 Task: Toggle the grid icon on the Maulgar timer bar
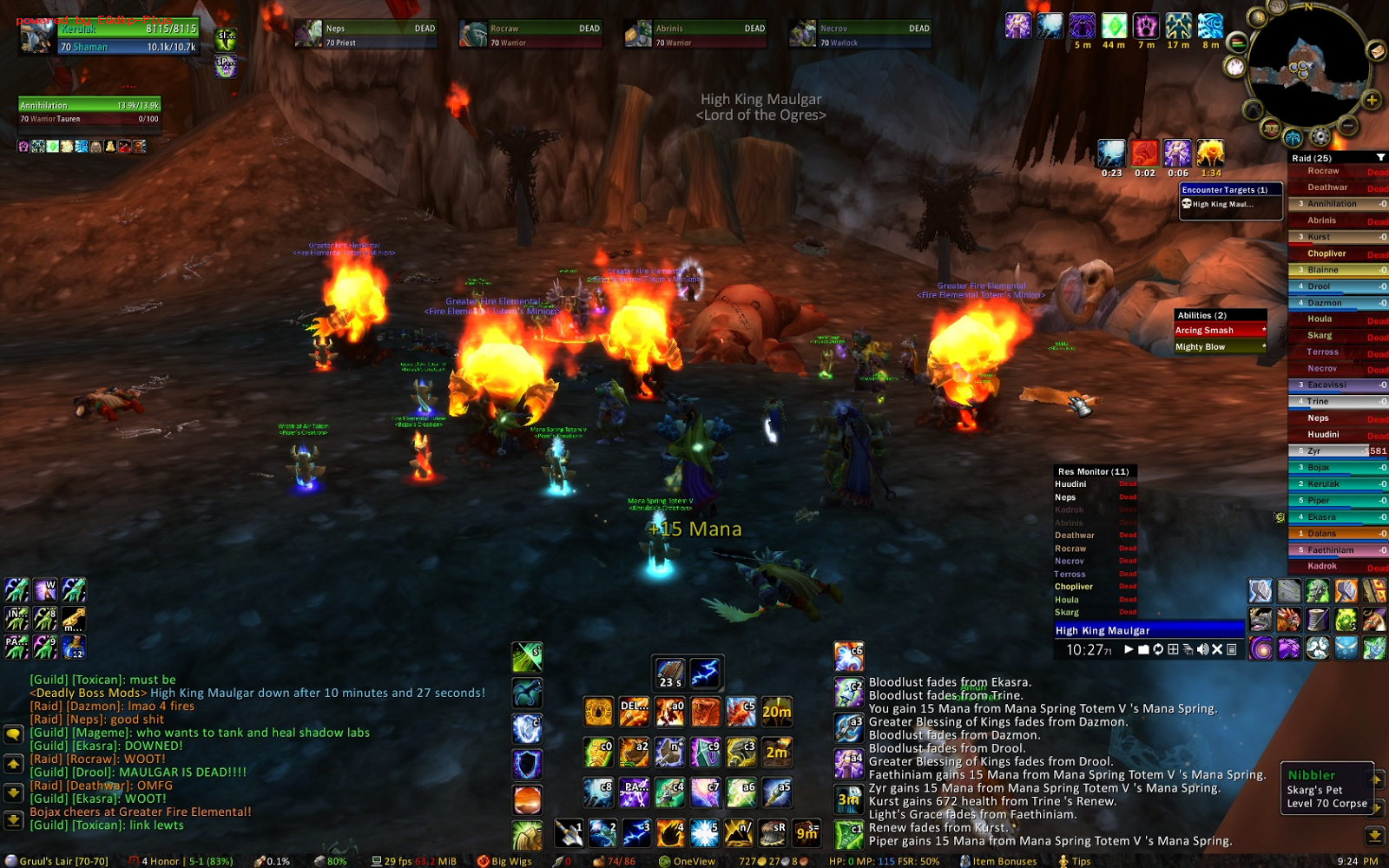click(1174, 649)
